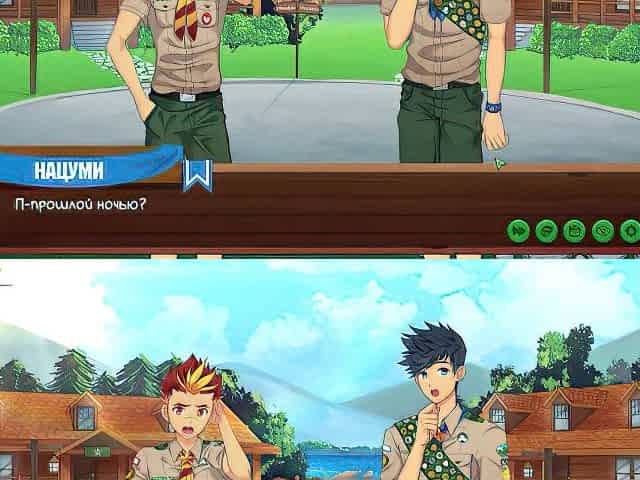Hide the dialogue box with the eye icon

(602, 230)
